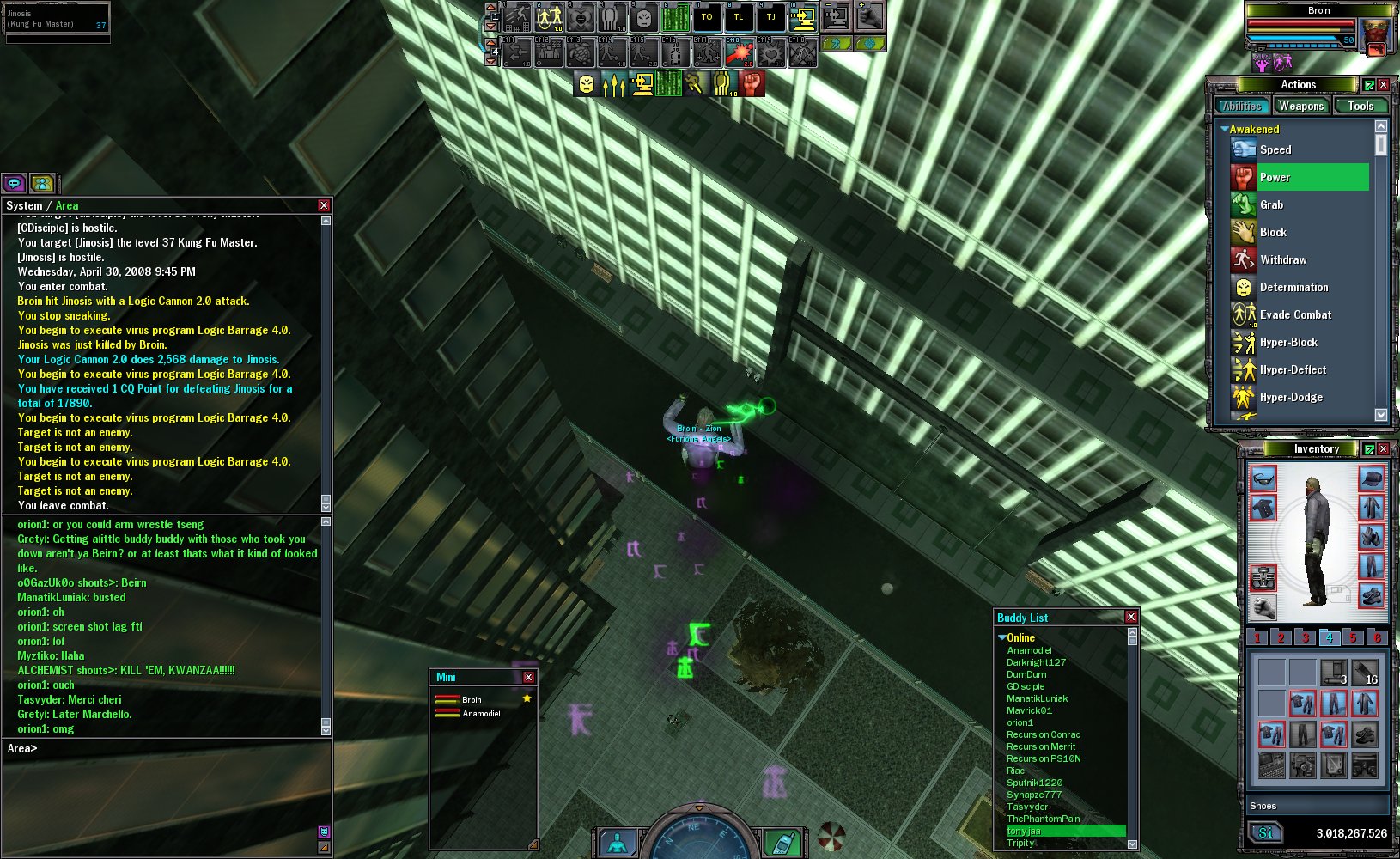
Task: Collapse the Awakened ability category
Action: click(1224, 129)
